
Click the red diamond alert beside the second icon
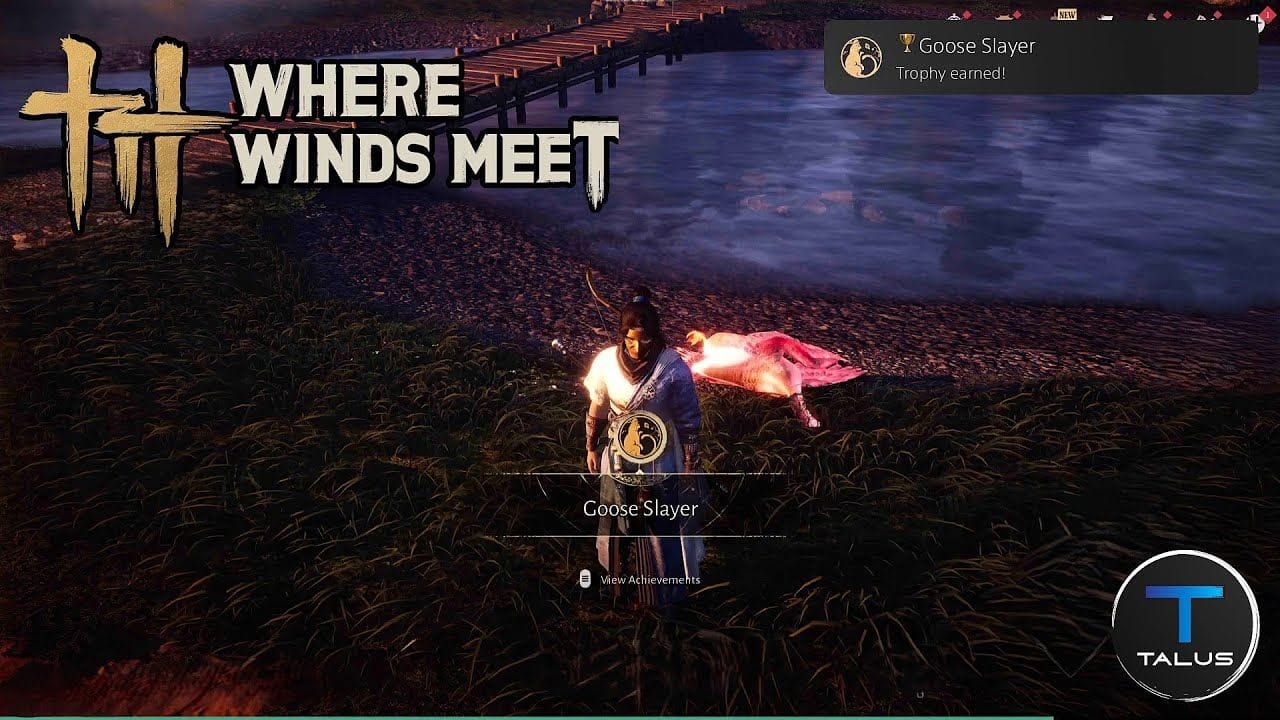(1015, 14)
